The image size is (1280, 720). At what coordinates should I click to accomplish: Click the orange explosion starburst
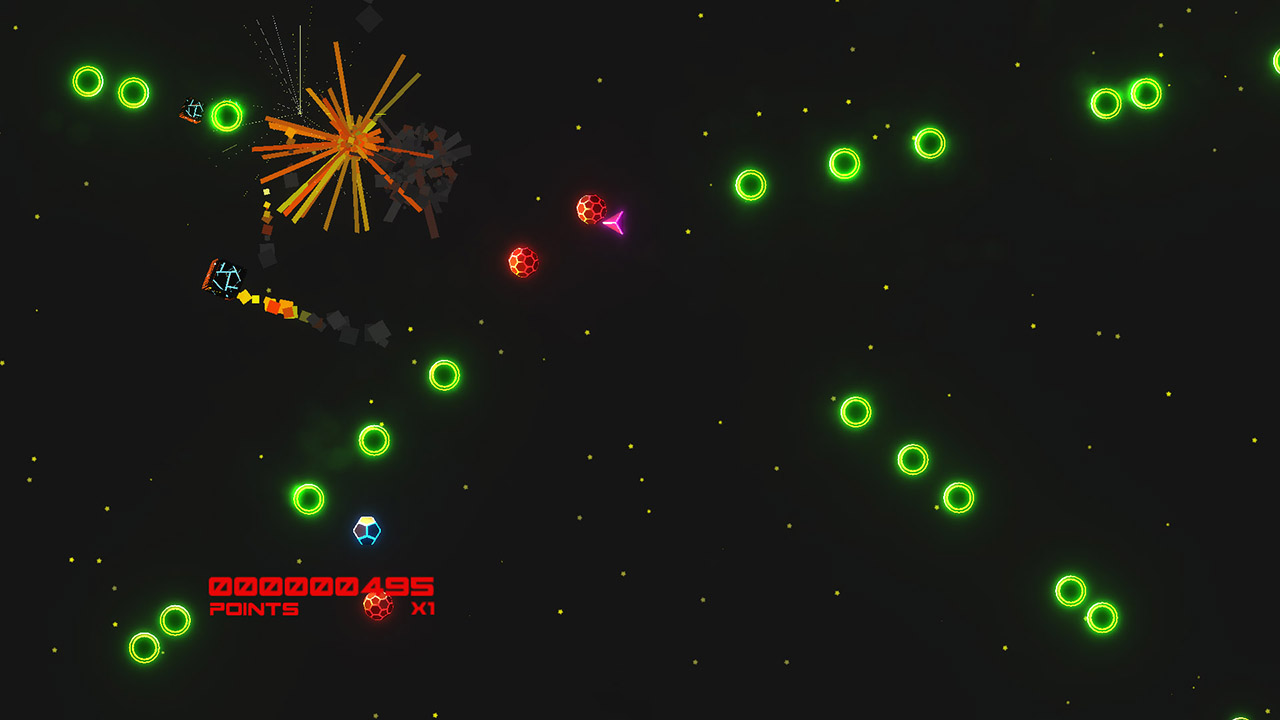click(x=350, y=140)
